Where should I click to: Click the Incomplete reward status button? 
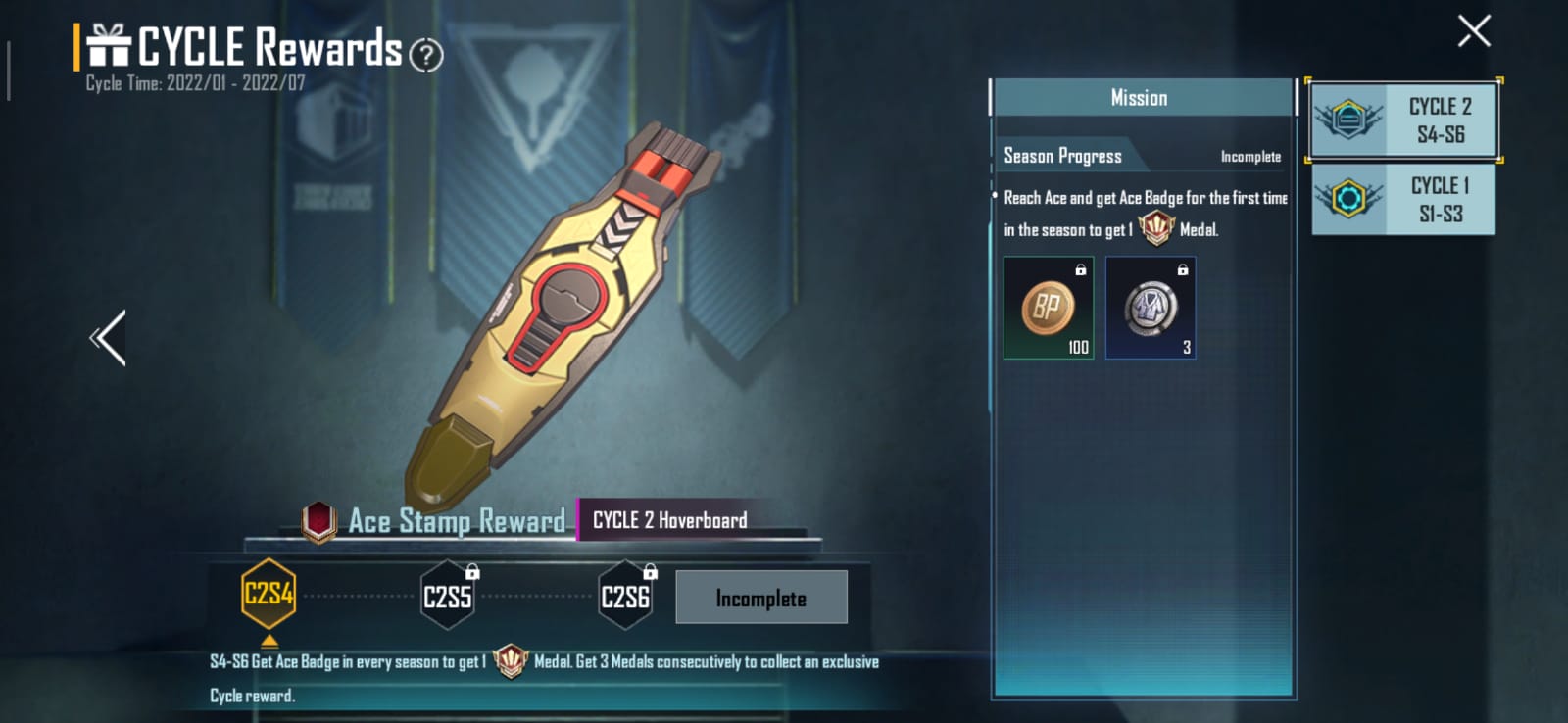(760, 598)
